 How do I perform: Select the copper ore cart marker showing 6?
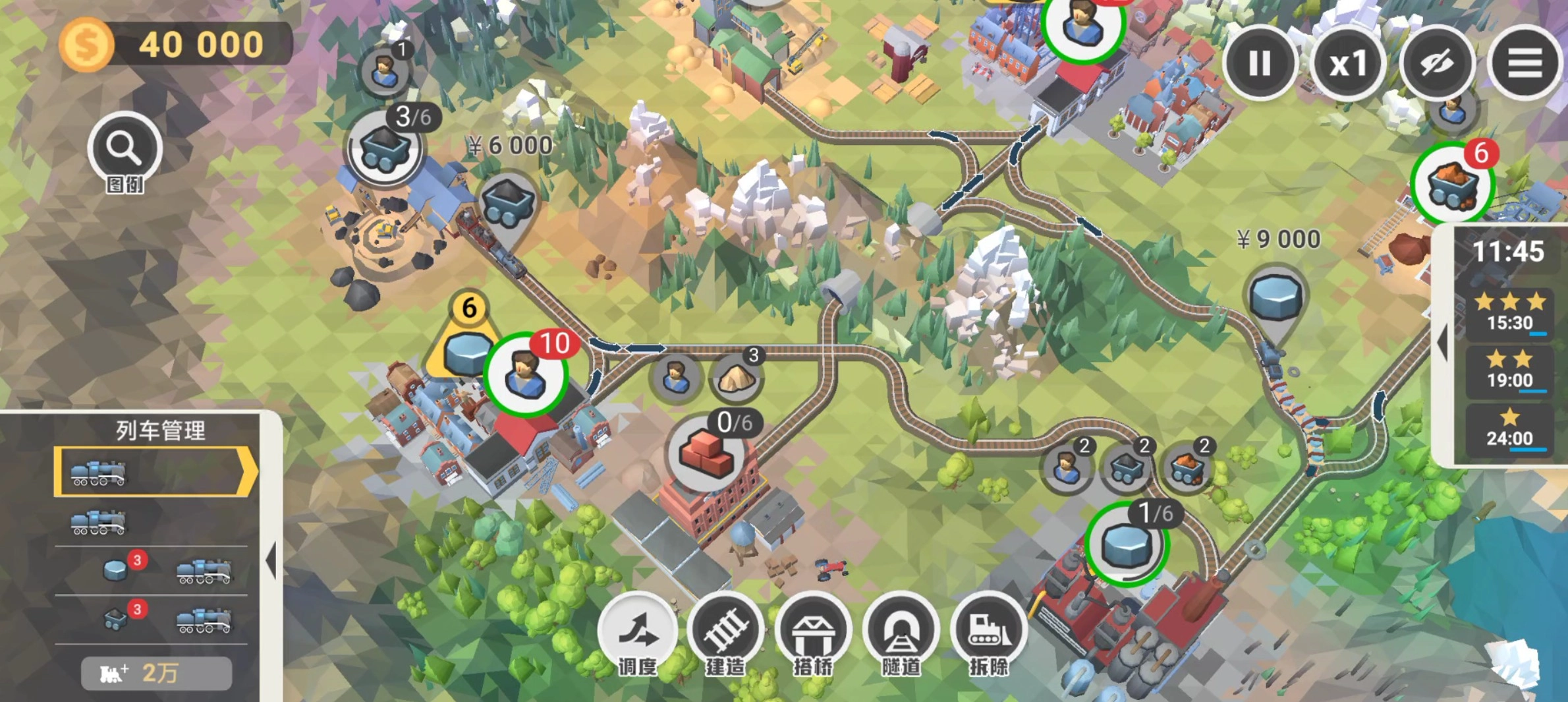(1451, 183)
